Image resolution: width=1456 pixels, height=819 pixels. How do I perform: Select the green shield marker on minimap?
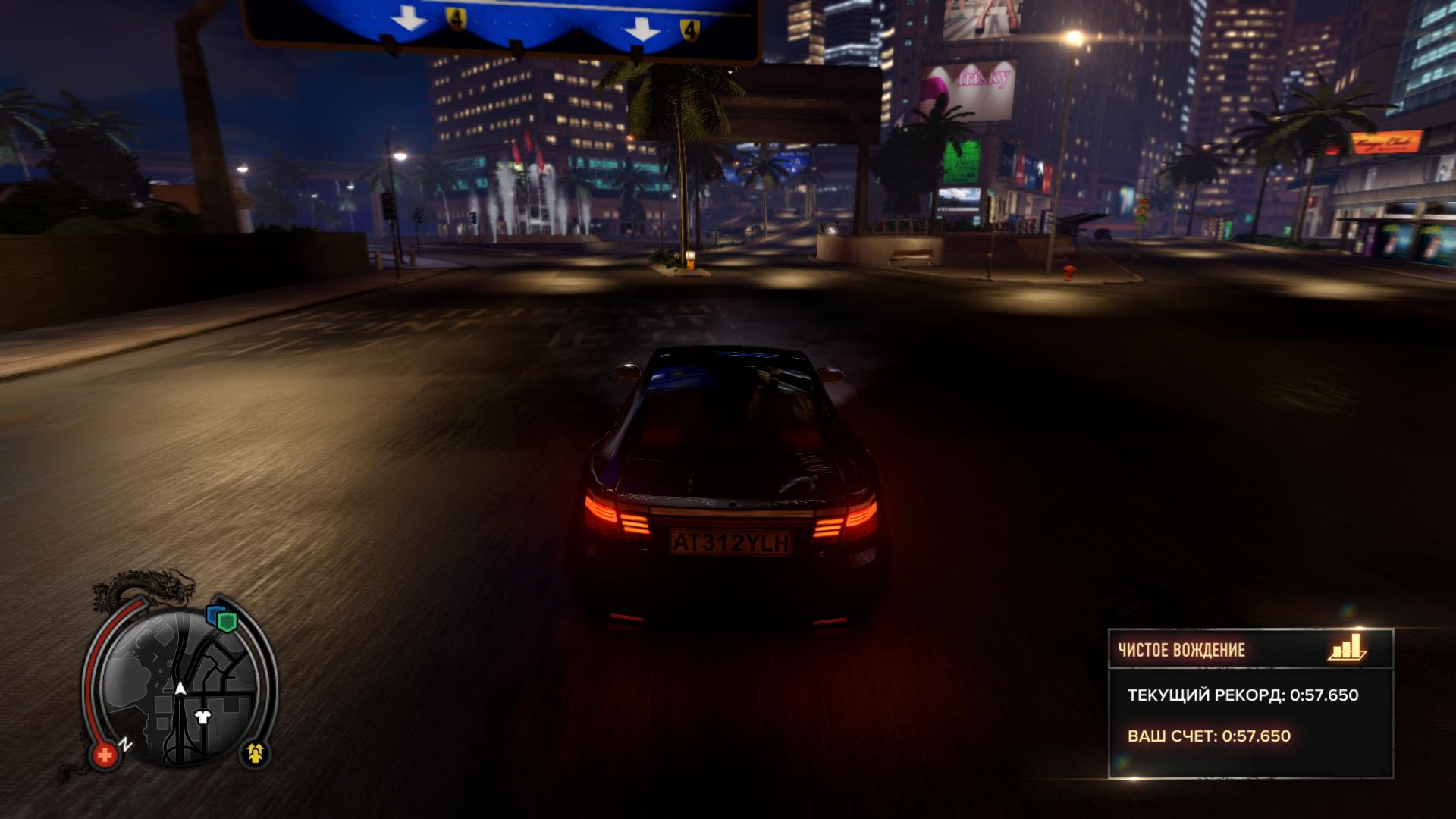pyautogui.click(x=227, y=622)
